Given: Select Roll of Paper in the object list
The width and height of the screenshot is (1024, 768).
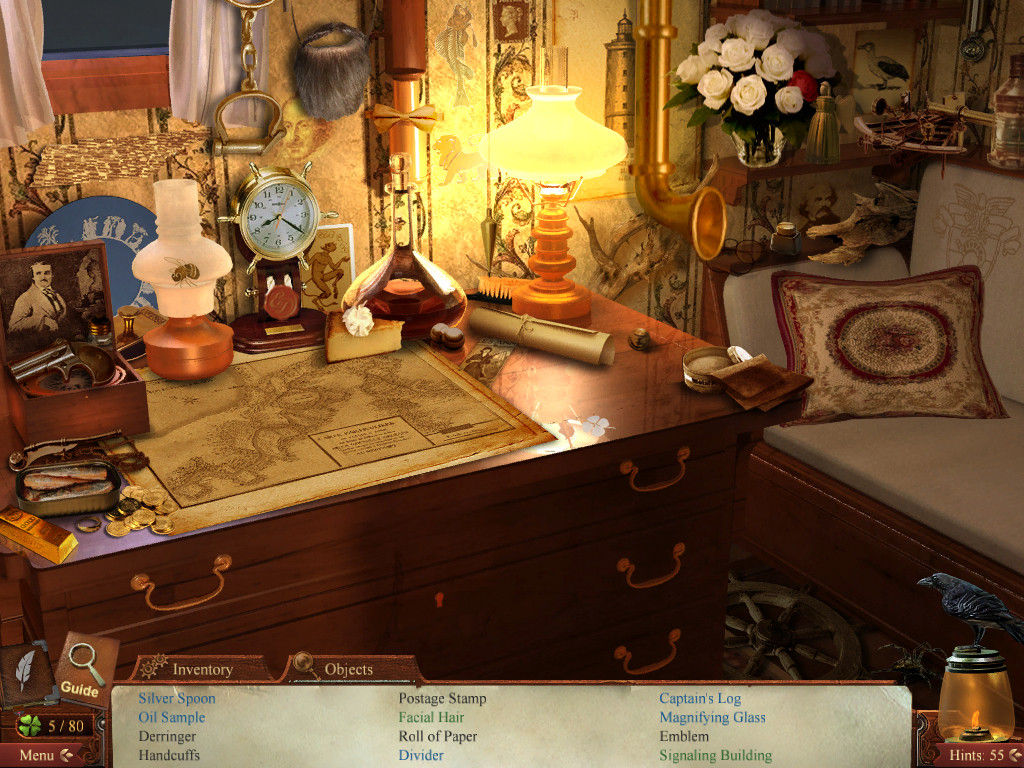Looking at the screenshot, I should pos(438,736).
